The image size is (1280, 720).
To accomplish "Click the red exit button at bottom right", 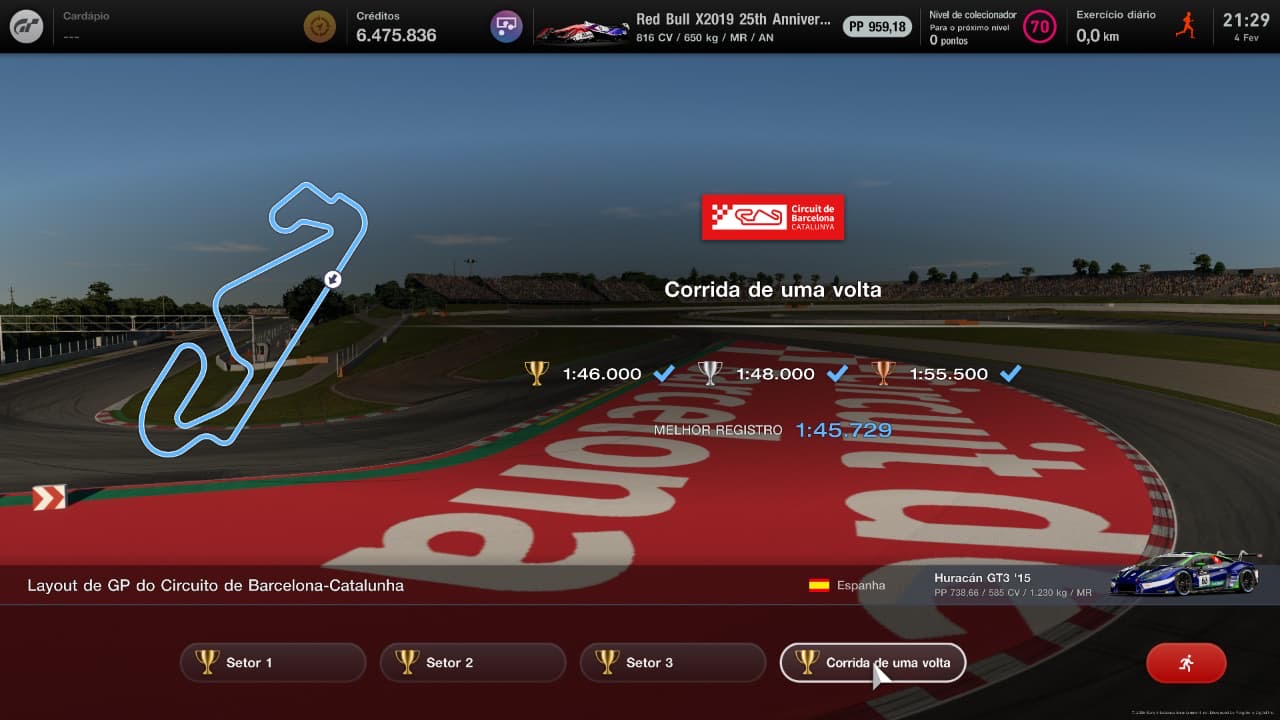I will point(1186,662).
